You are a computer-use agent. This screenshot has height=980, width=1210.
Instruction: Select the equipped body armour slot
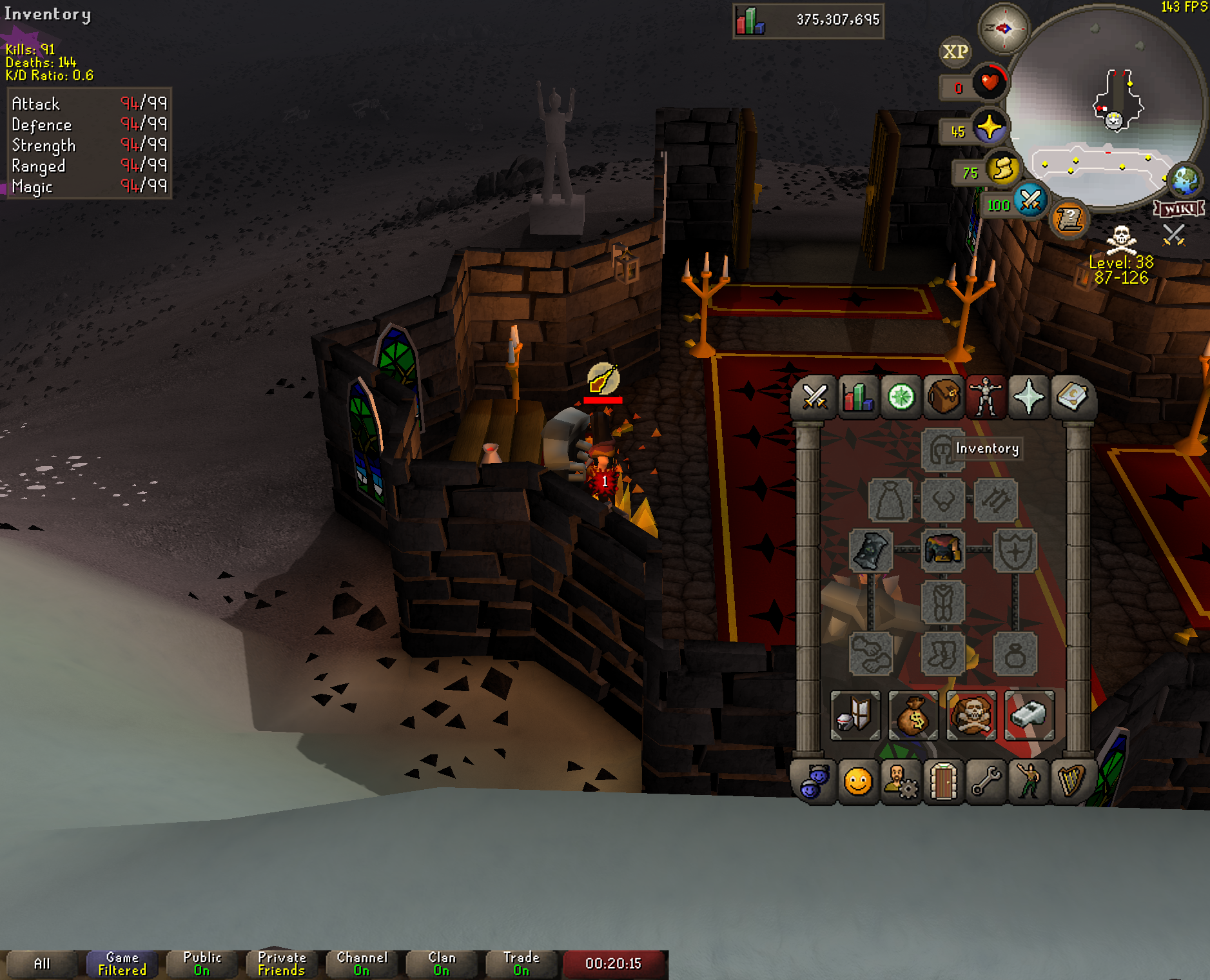[x=943, y=550]
